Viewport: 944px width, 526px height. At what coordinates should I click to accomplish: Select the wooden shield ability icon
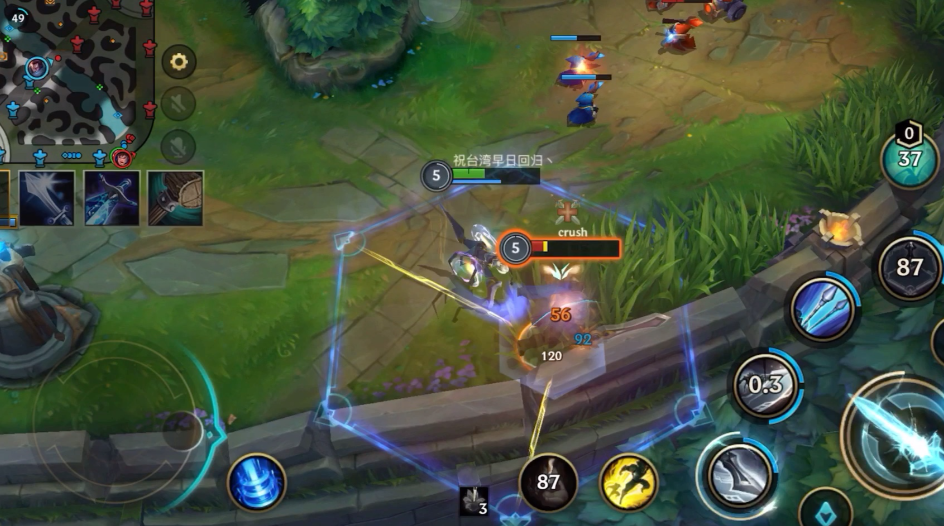click(176, 197)
